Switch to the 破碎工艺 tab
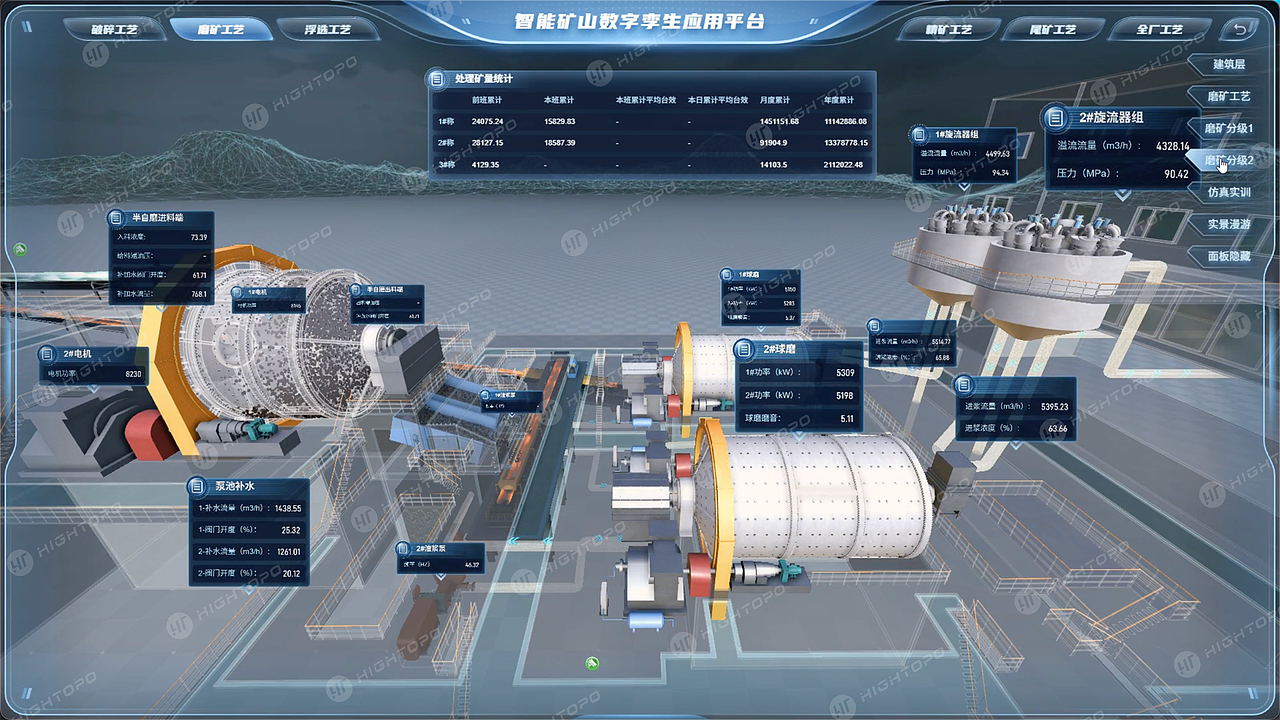 click(115, 30)
